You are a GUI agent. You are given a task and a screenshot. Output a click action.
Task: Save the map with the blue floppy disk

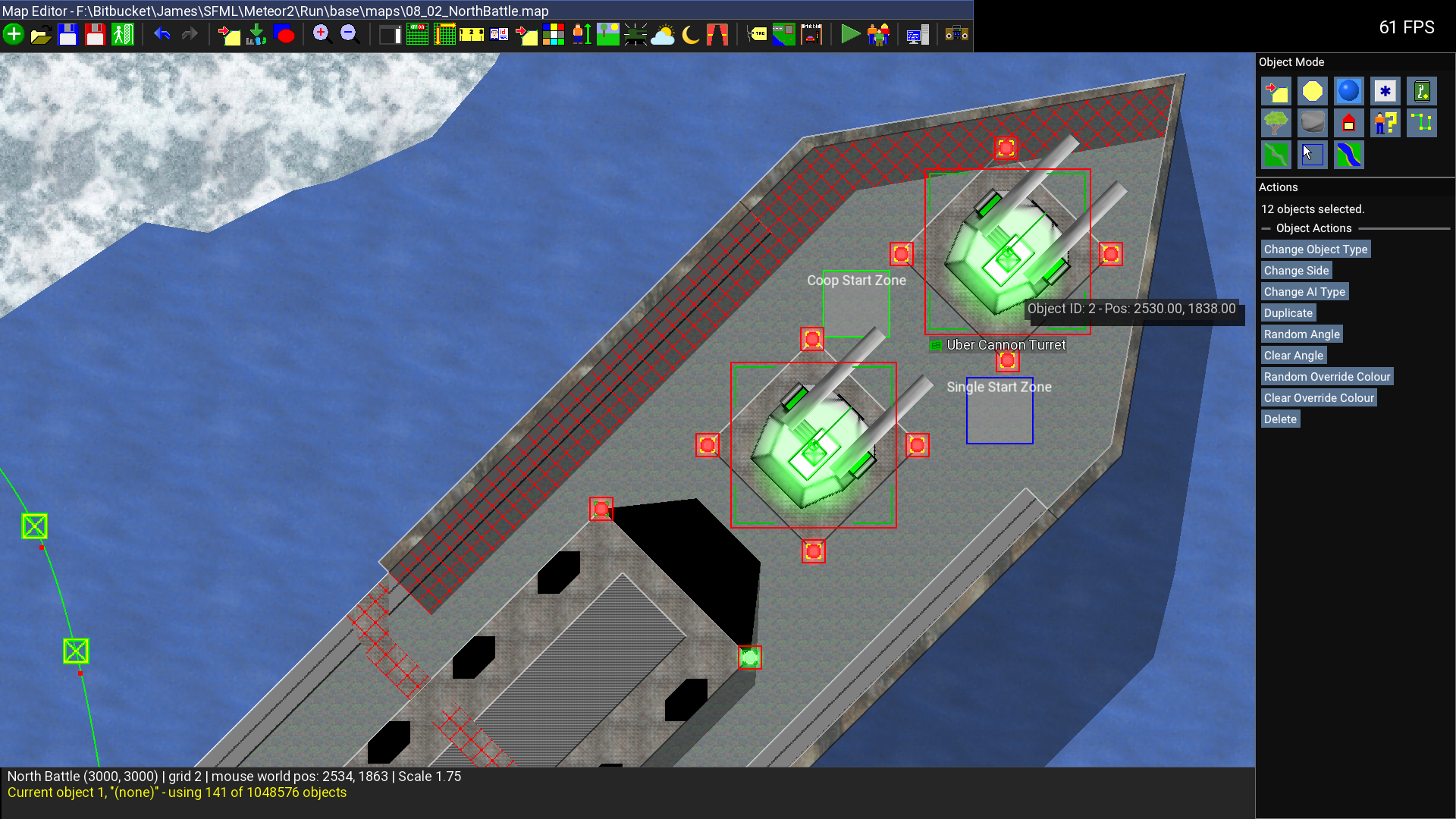[x=68, y=35]
